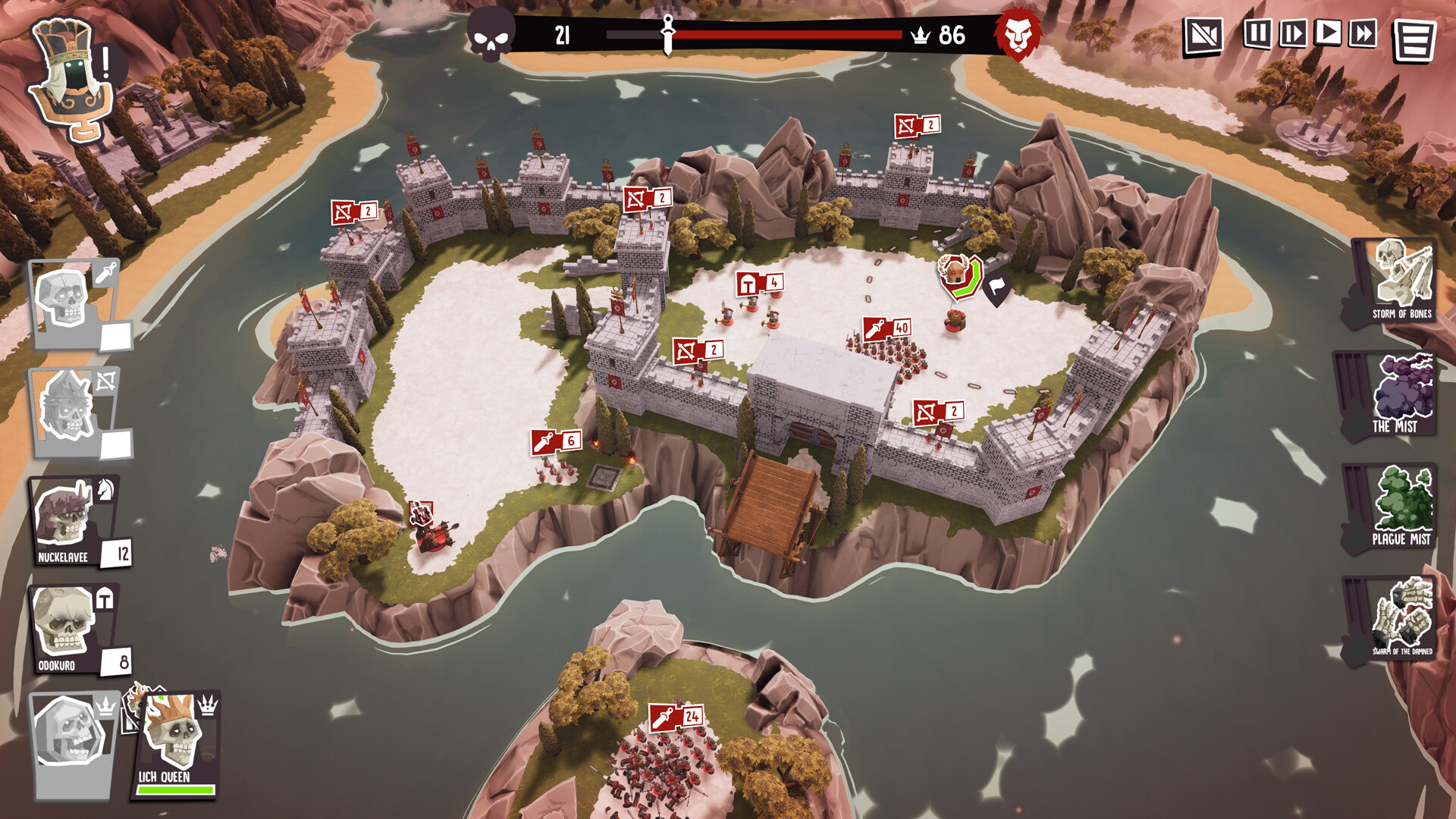Select the Nuckelavee cavalry card
1456x819 pixels.
pyautogui.click(x=71, y=519)
